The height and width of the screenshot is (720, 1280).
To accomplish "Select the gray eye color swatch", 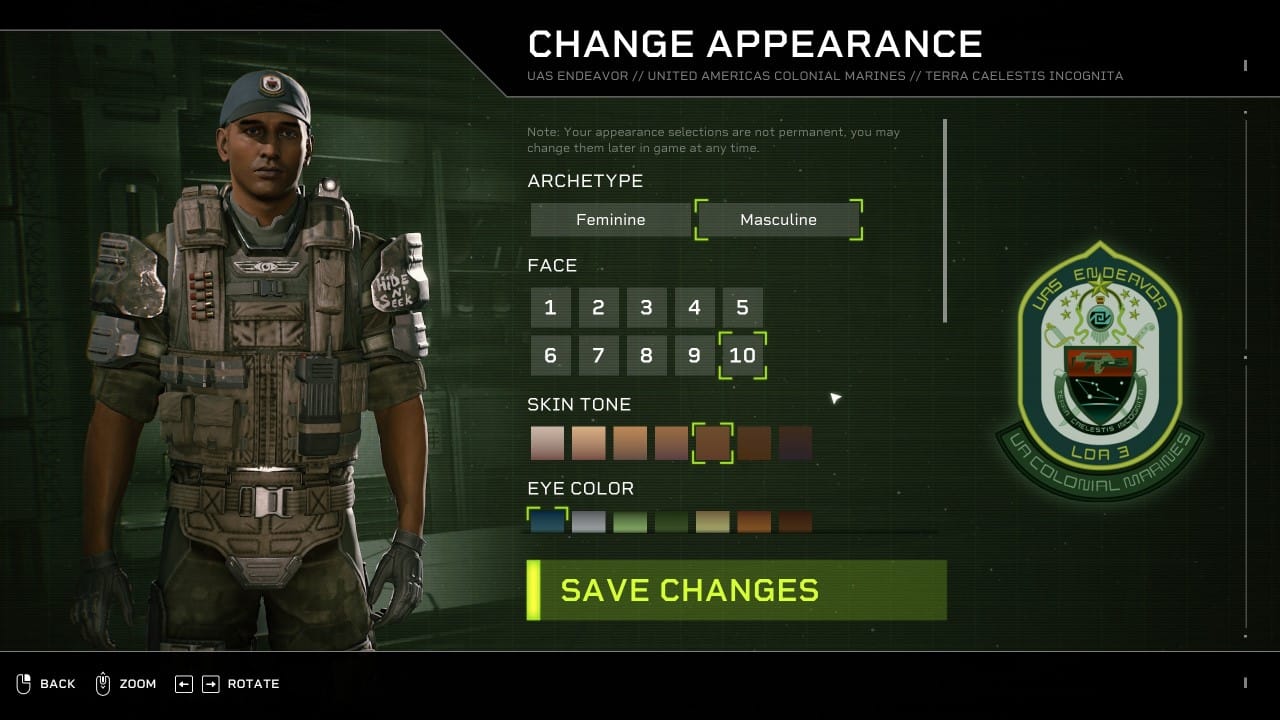I will coord(589,521).
